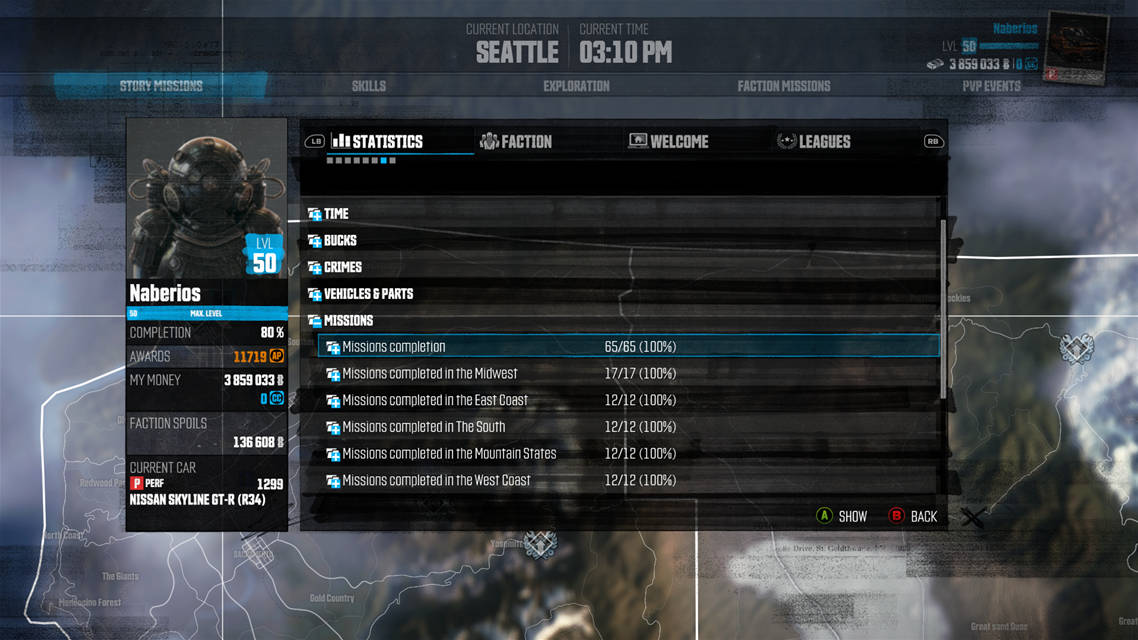Viewport: 1138px width, 640px height.
Task: Choose Missions completed in the East Coast
Action: coord(435,401)
